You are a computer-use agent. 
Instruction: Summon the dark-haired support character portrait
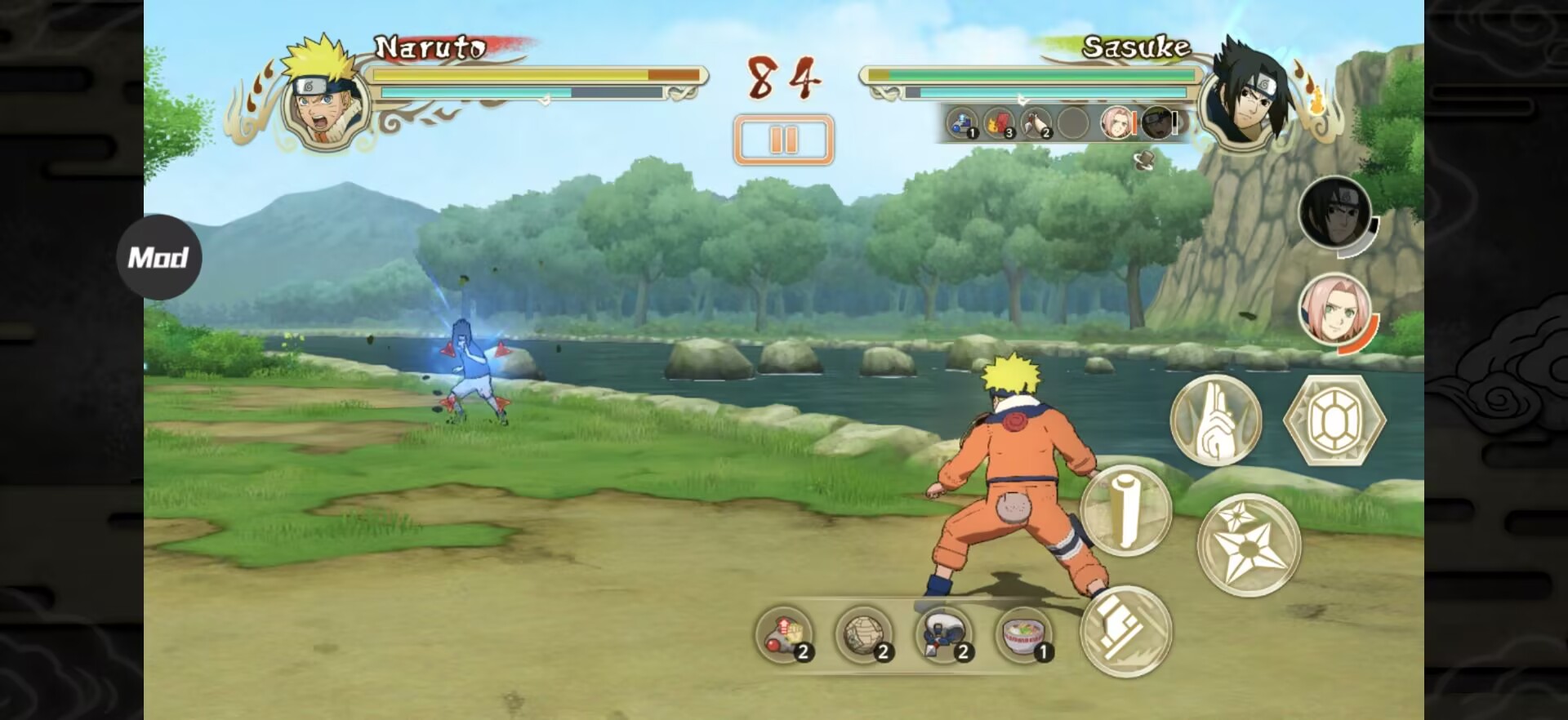point(1334,212)
